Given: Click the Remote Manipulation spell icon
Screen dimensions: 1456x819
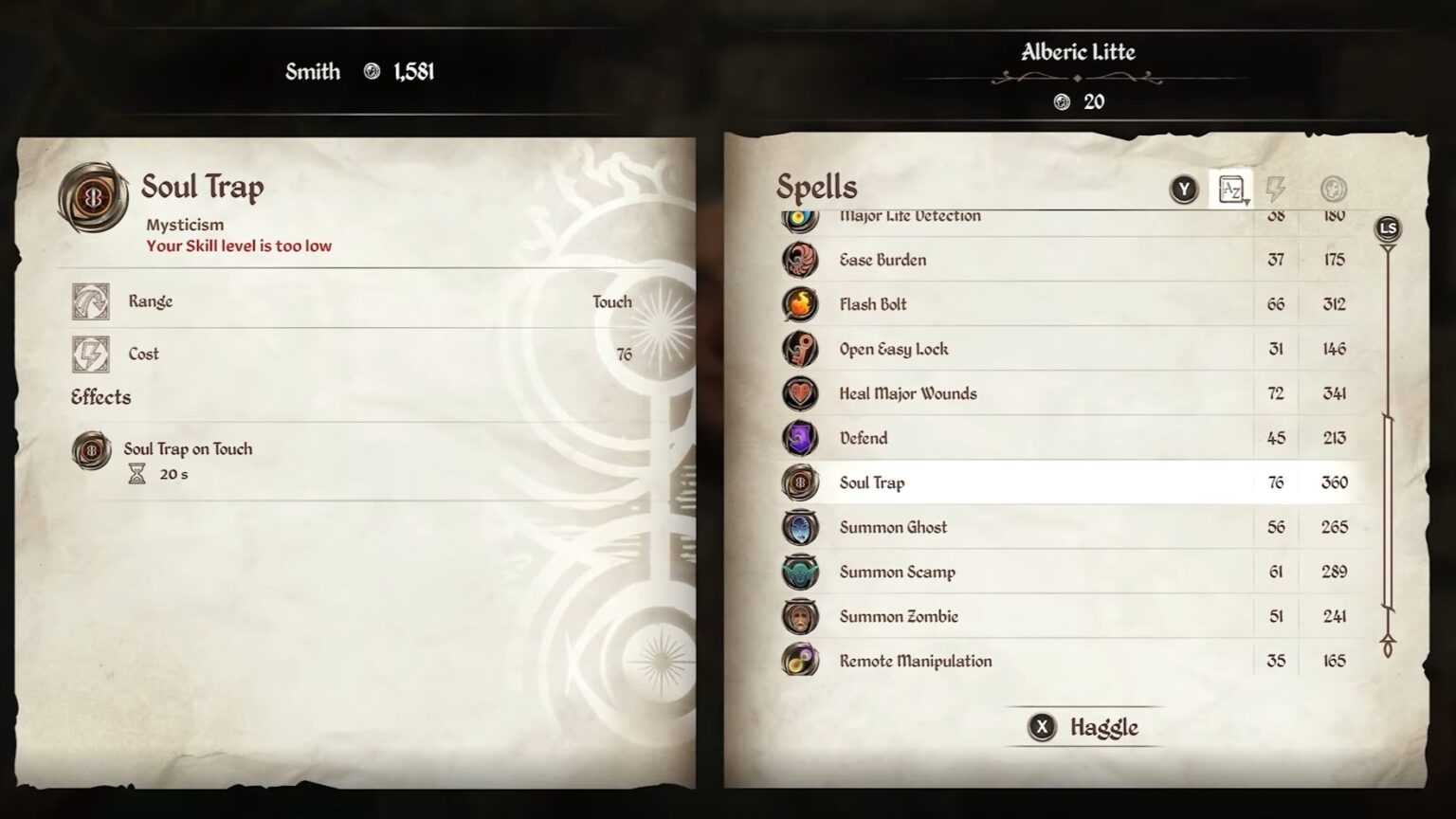Looking at the screenshot, I should [799, 661].
